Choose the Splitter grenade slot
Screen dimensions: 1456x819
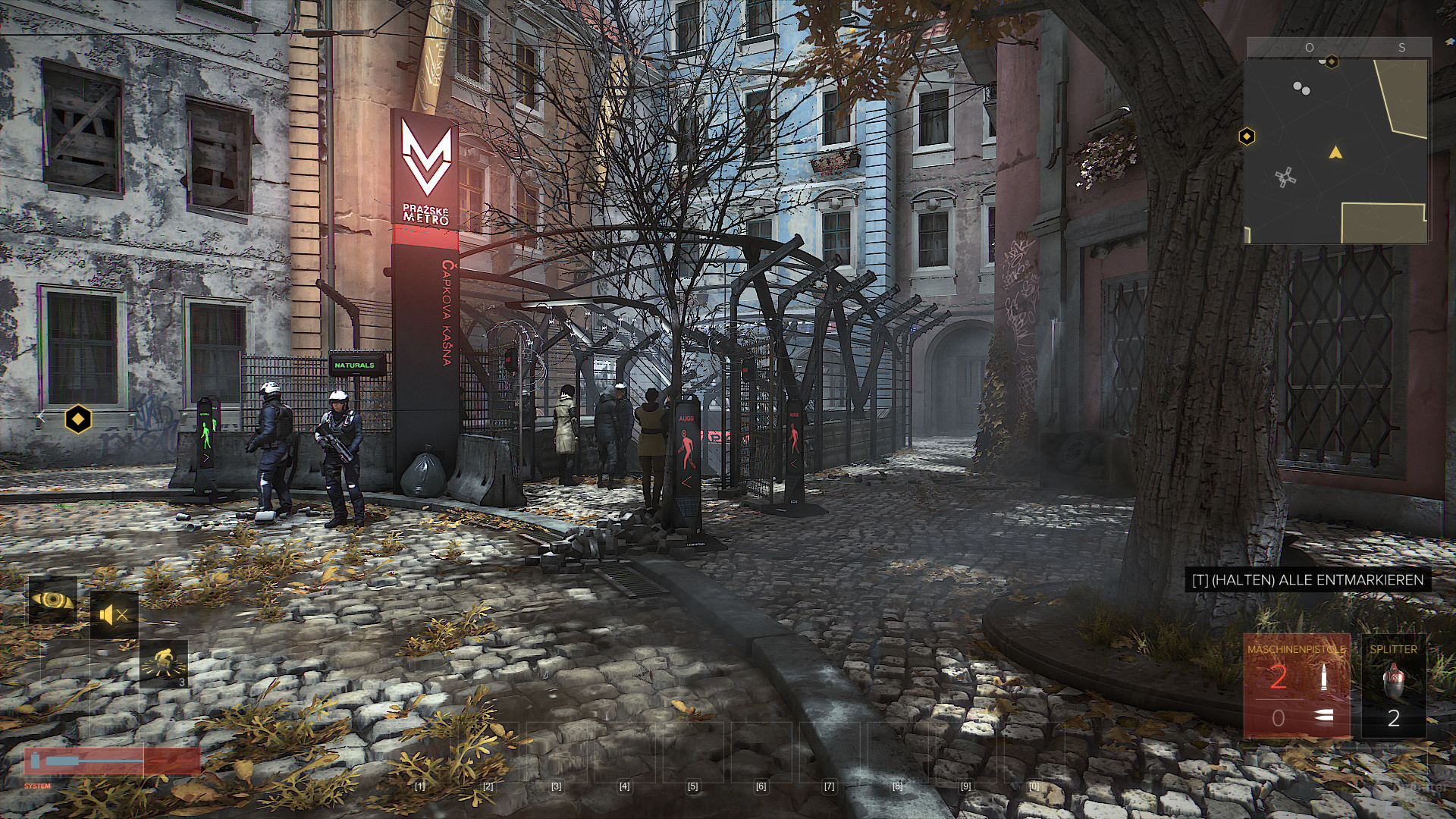(1393, 687)
